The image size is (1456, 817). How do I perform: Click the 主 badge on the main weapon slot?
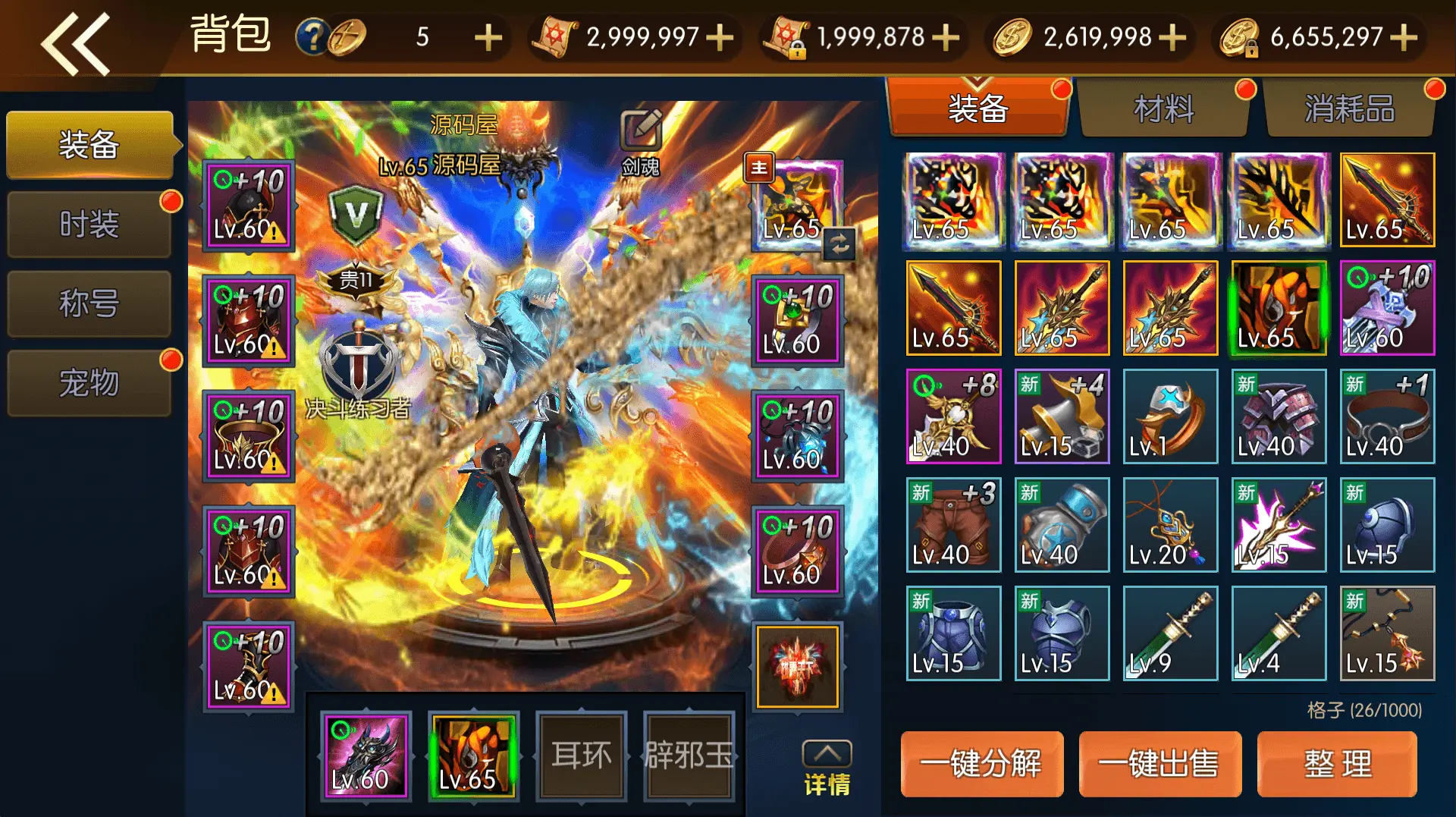759,168
